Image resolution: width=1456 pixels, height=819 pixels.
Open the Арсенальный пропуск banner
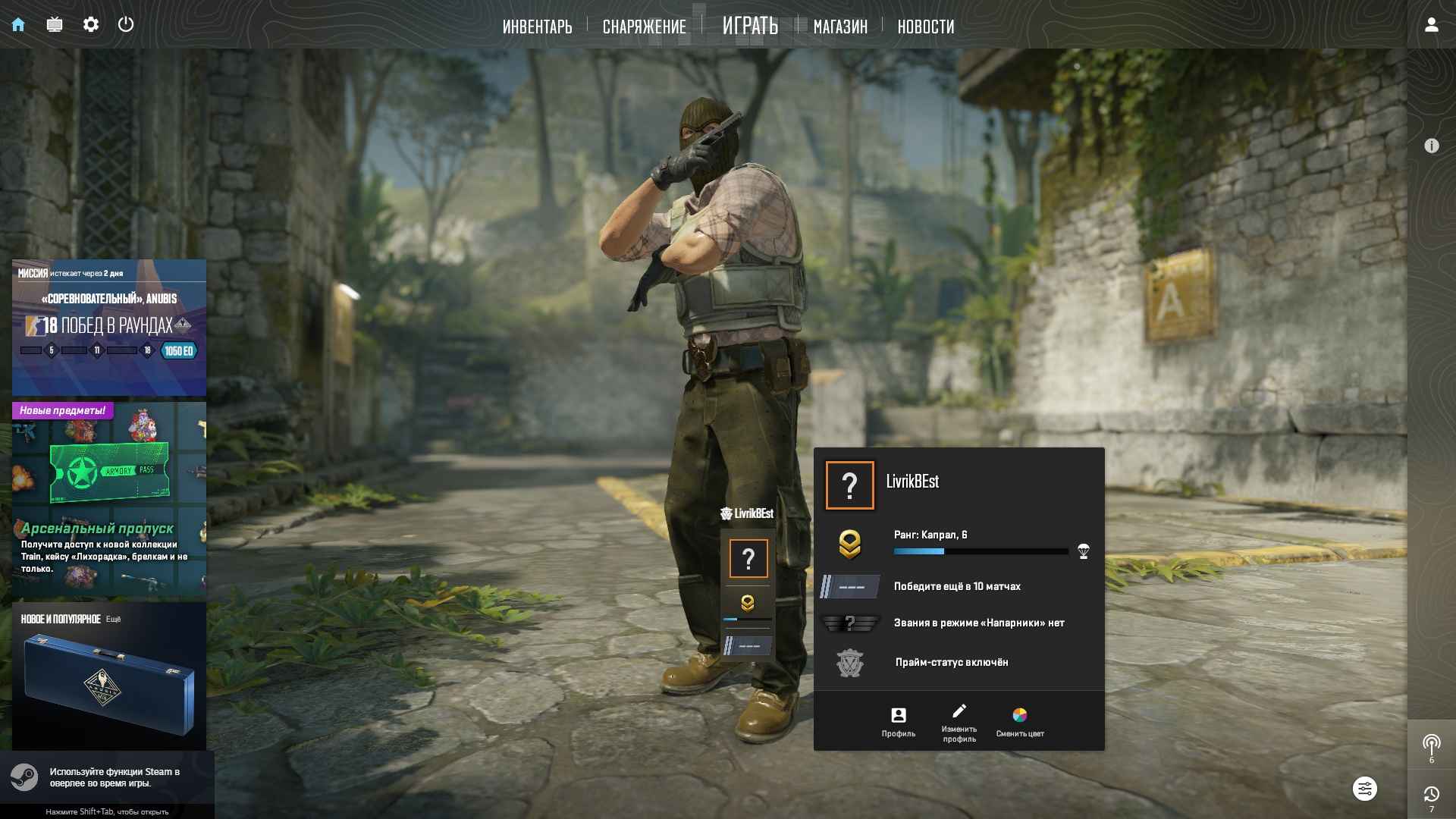tap(109, 500)
